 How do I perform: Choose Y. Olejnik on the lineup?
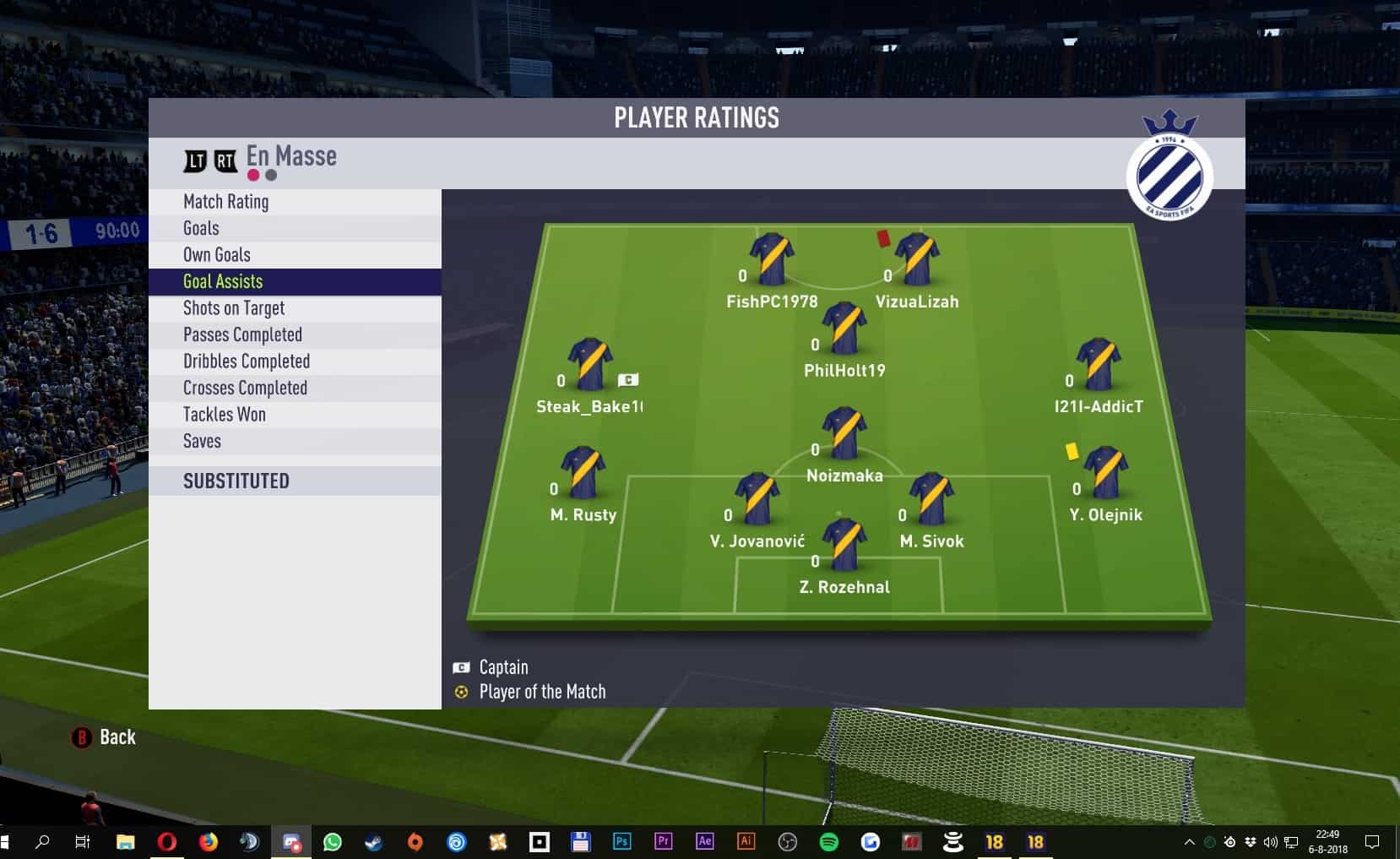[x=1104, y=473]
